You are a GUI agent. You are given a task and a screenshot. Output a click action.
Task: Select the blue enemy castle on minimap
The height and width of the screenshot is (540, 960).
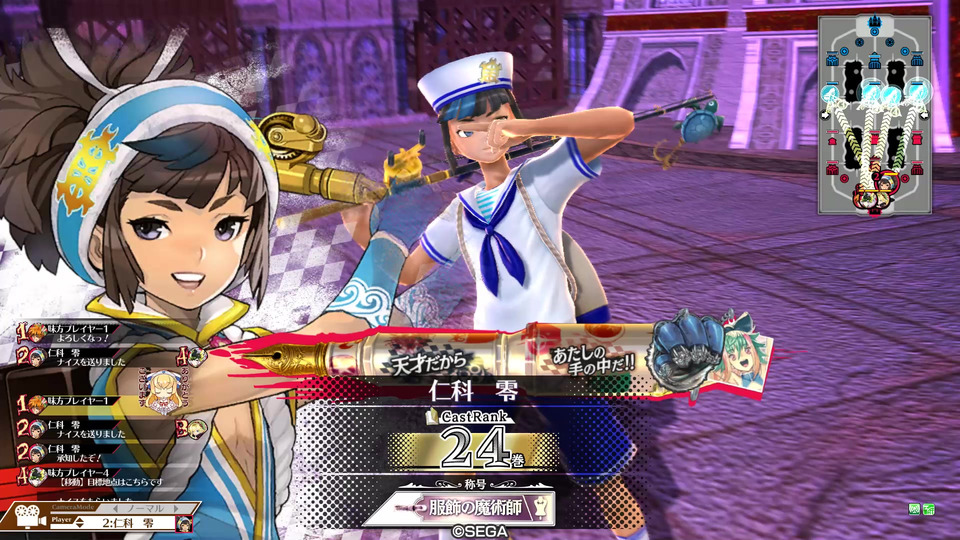[x=874, y=22]
